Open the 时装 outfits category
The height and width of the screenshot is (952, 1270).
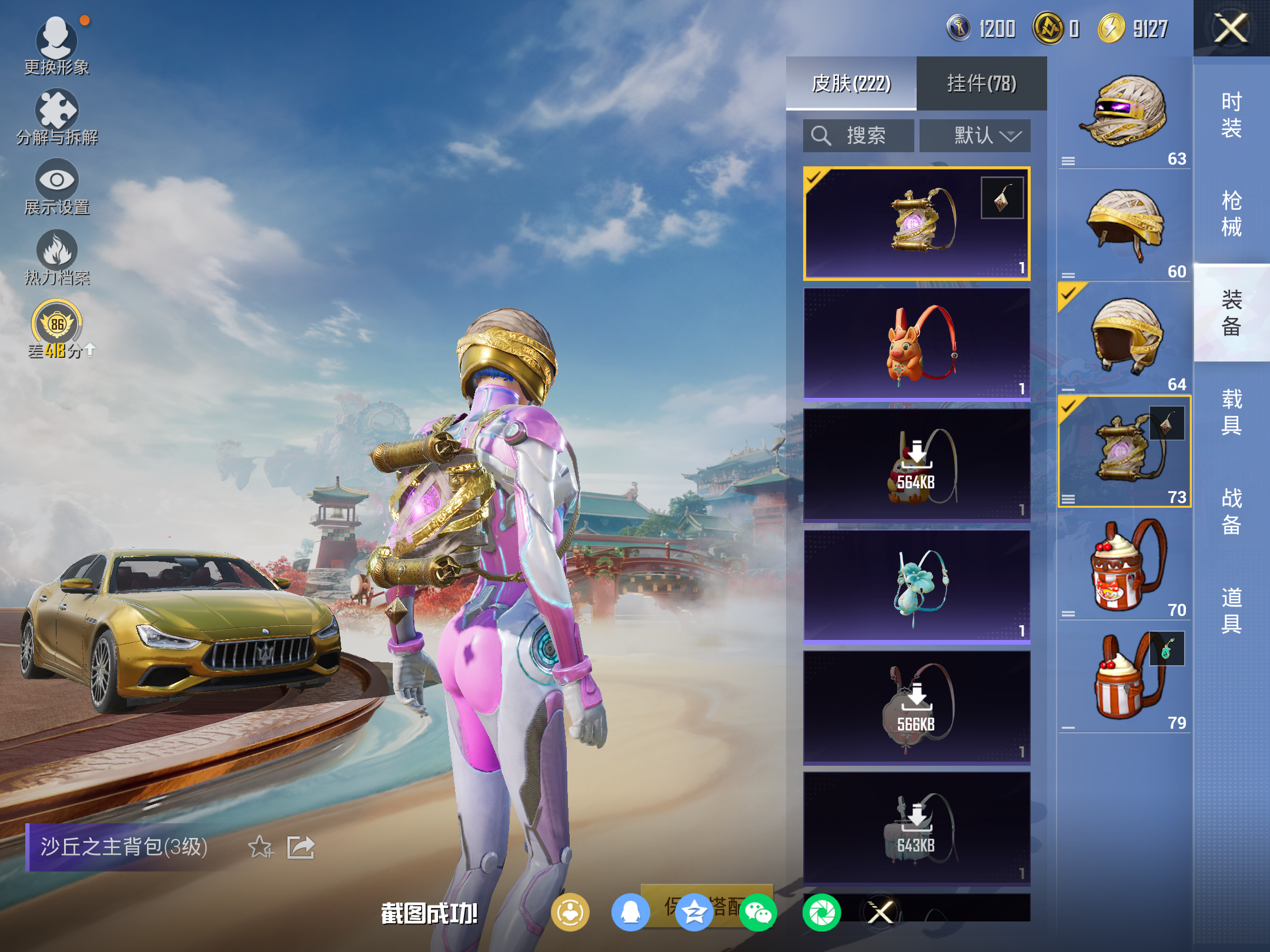point(1231,115)
